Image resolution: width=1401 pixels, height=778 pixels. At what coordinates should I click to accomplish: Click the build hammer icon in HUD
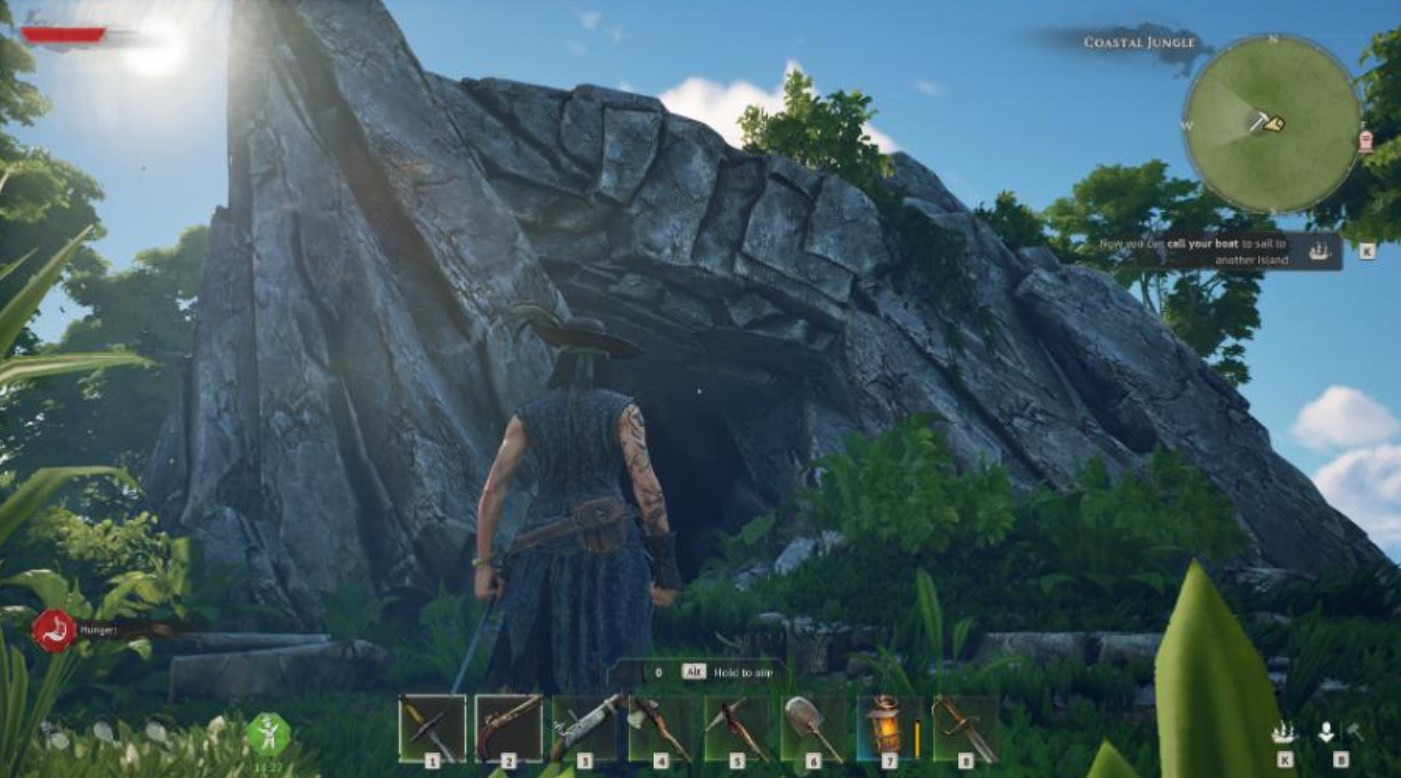click(x=1355, y=733)
